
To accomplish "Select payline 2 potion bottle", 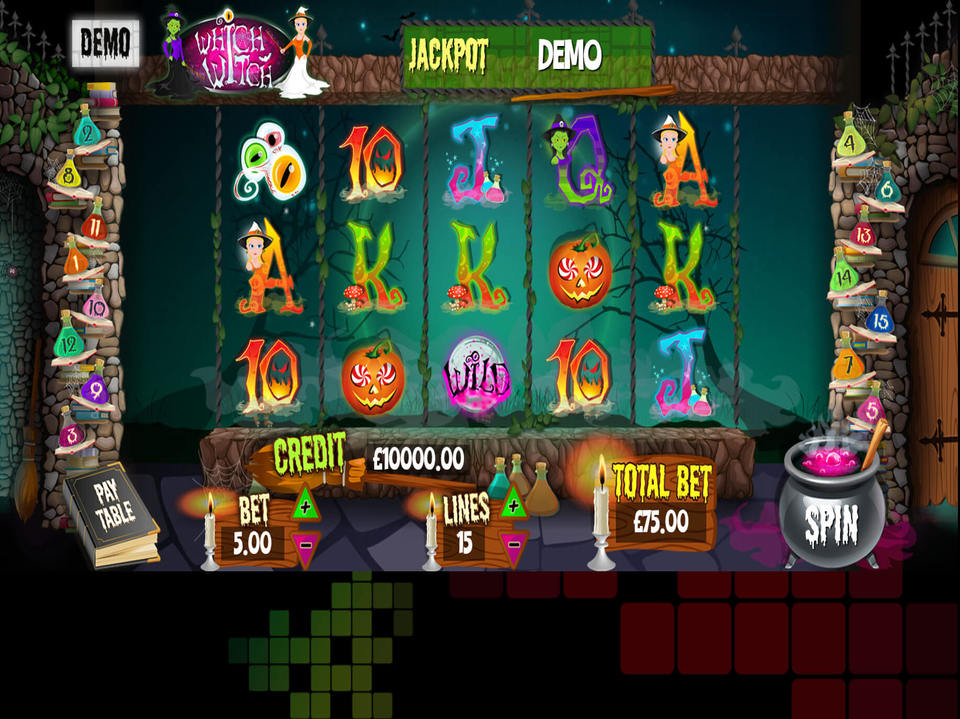I will point(88,133).
